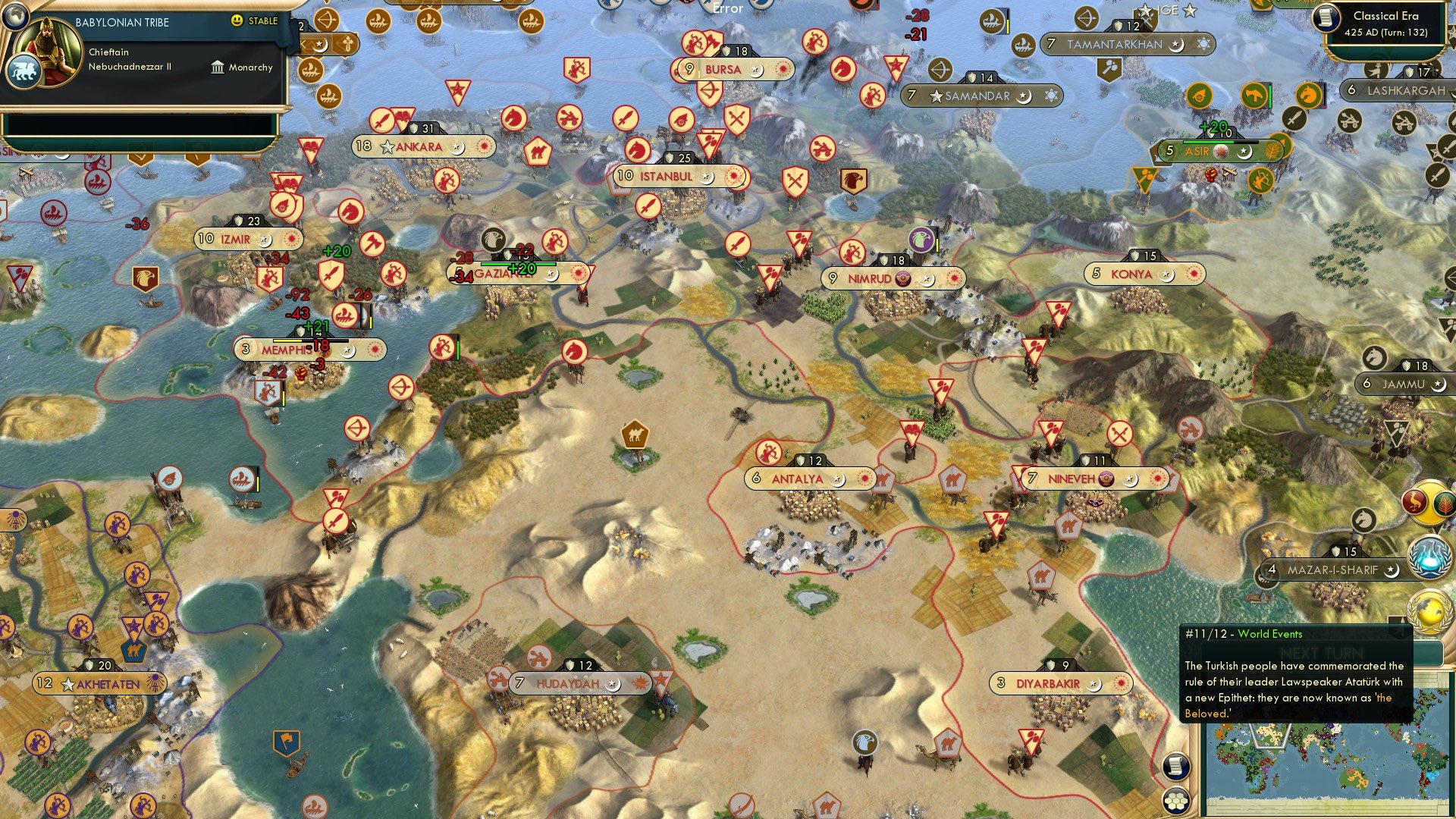Viewport: 1456px width, 819px height.
Task: Open the notification scroll icon near minimap
Action: point(1175,767)
